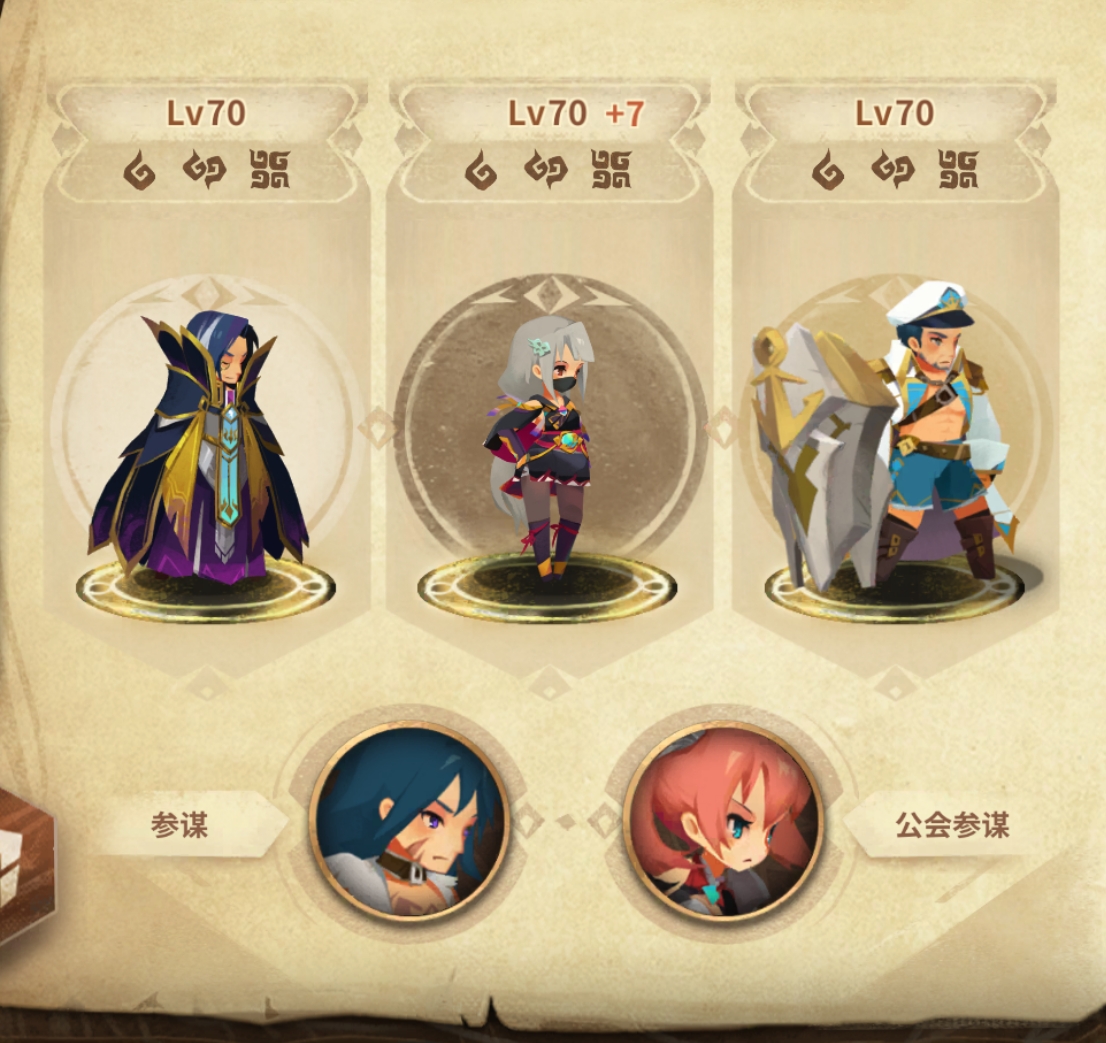Screen dimensions: 1106x1043
Task: Choose the masked silver-haired ninja hero slot
Action: [548, 450]
